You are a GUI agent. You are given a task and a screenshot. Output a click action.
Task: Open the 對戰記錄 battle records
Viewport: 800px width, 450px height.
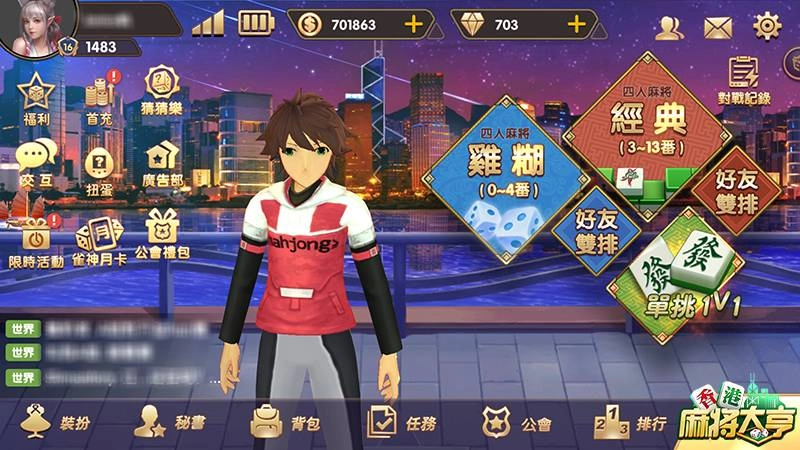[x=744, y=79]
